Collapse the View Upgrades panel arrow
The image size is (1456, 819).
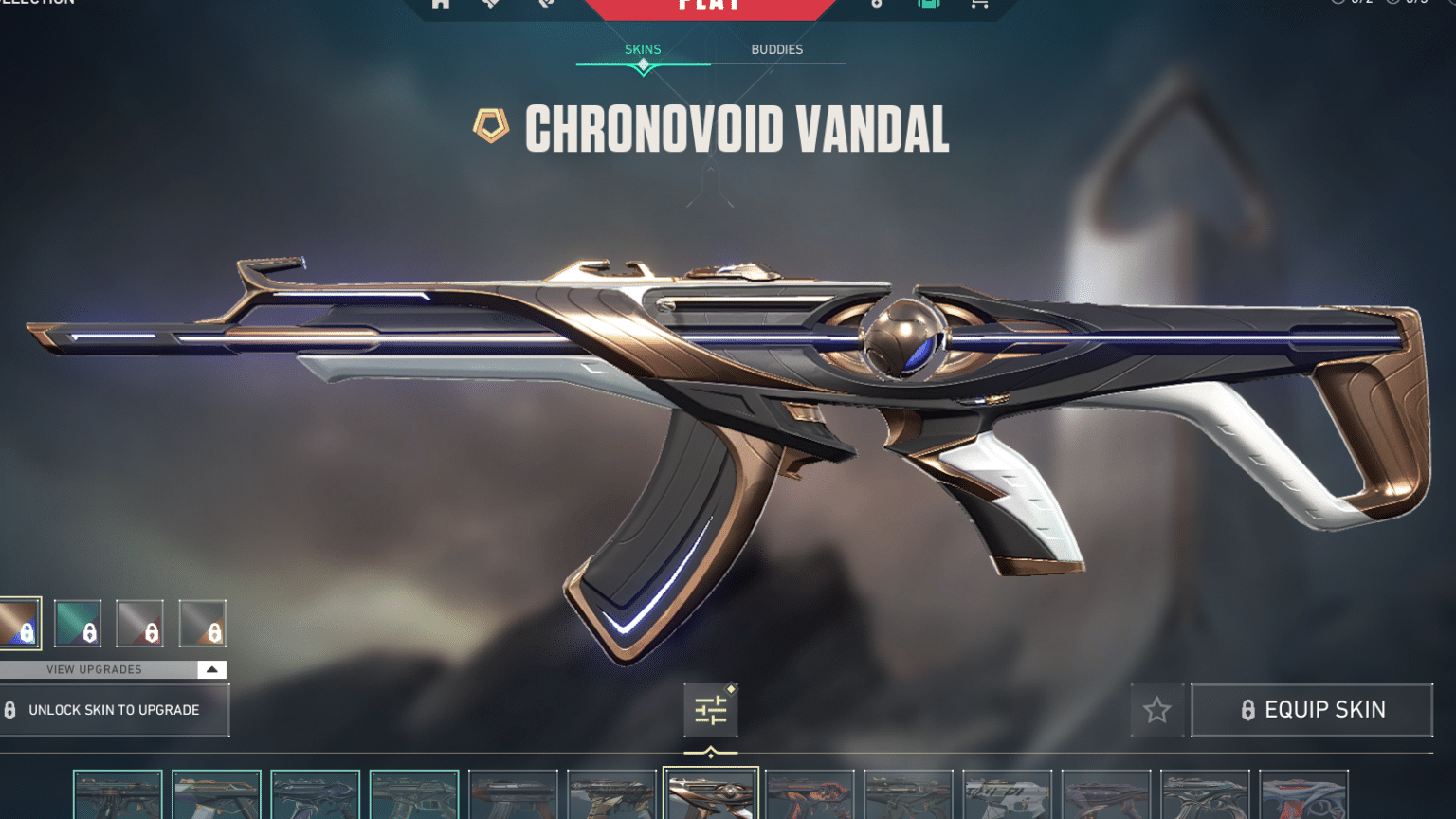(x=213, y=669)
